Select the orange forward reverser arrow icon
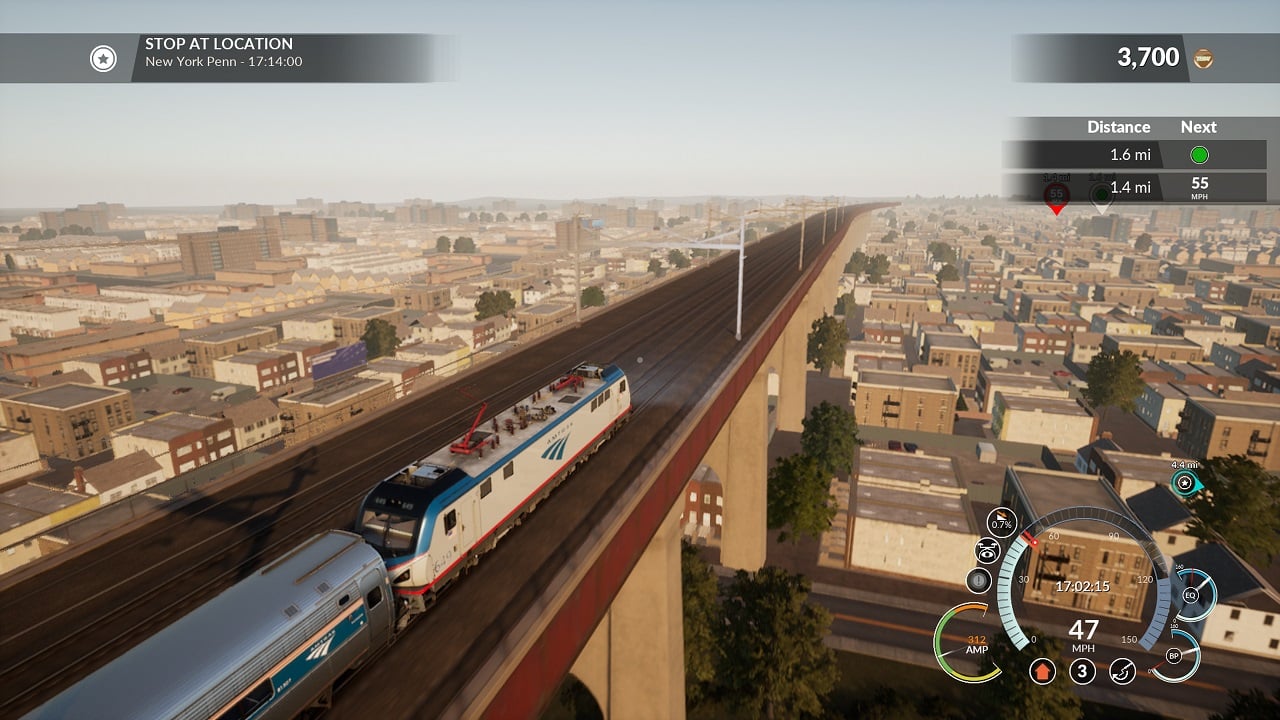The height and width of the screenshot is (720, 1280). coord(1042,671)
